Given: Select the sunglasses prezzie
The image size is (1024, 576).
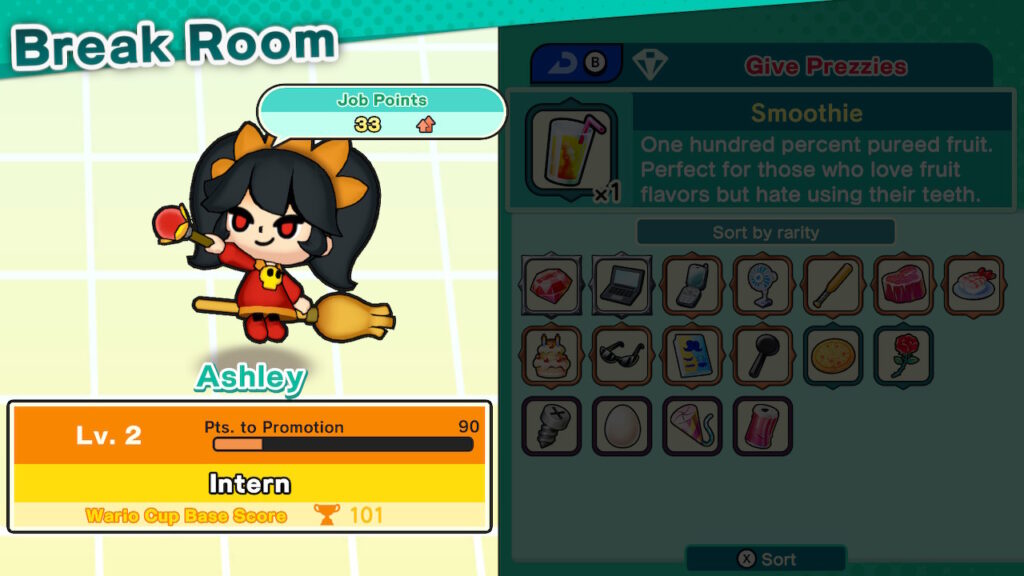Looking at the screenshot, I should point(622,356).
